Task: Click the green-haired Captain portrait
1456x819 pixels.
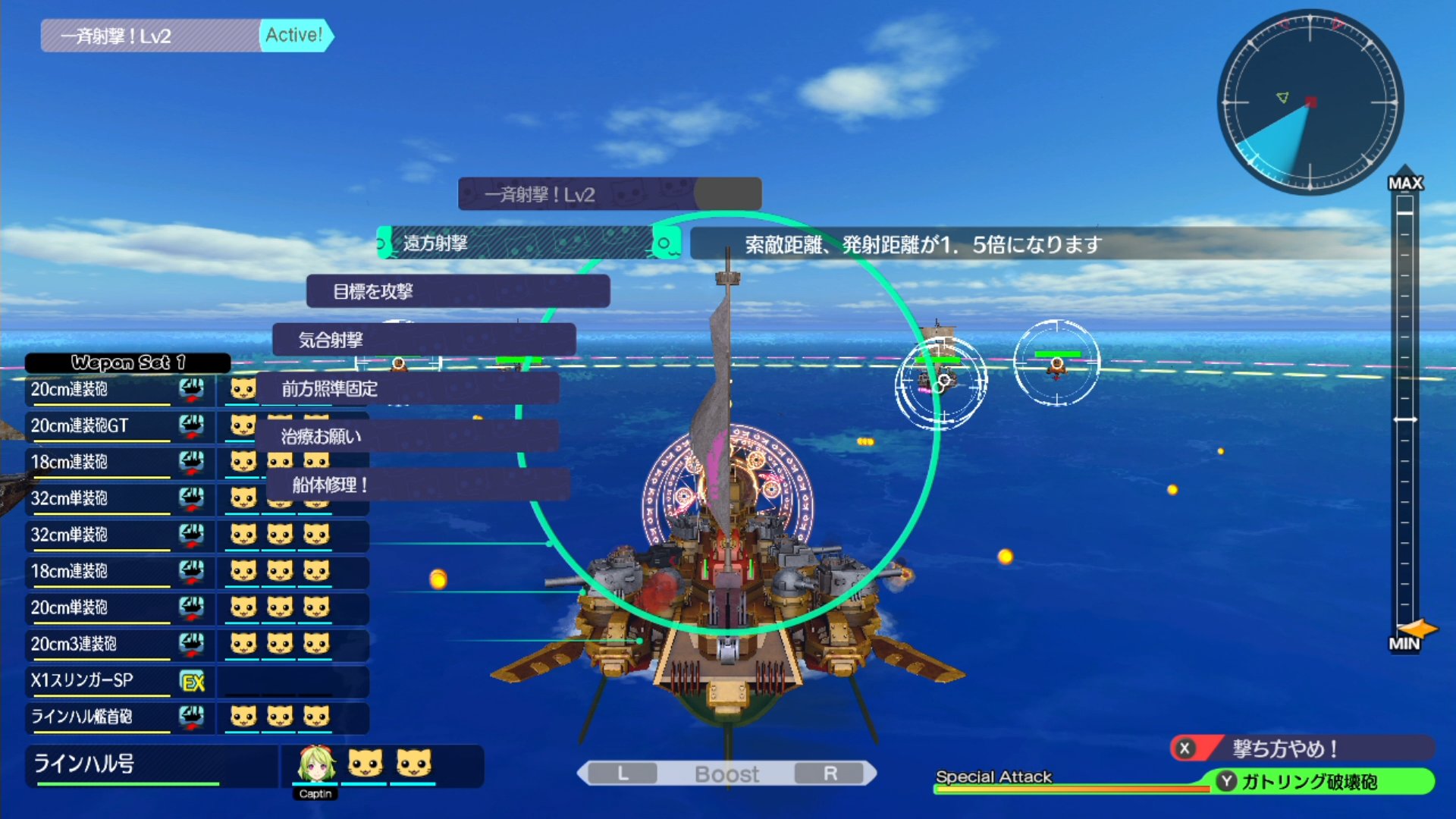Action: tap(315, 764)
